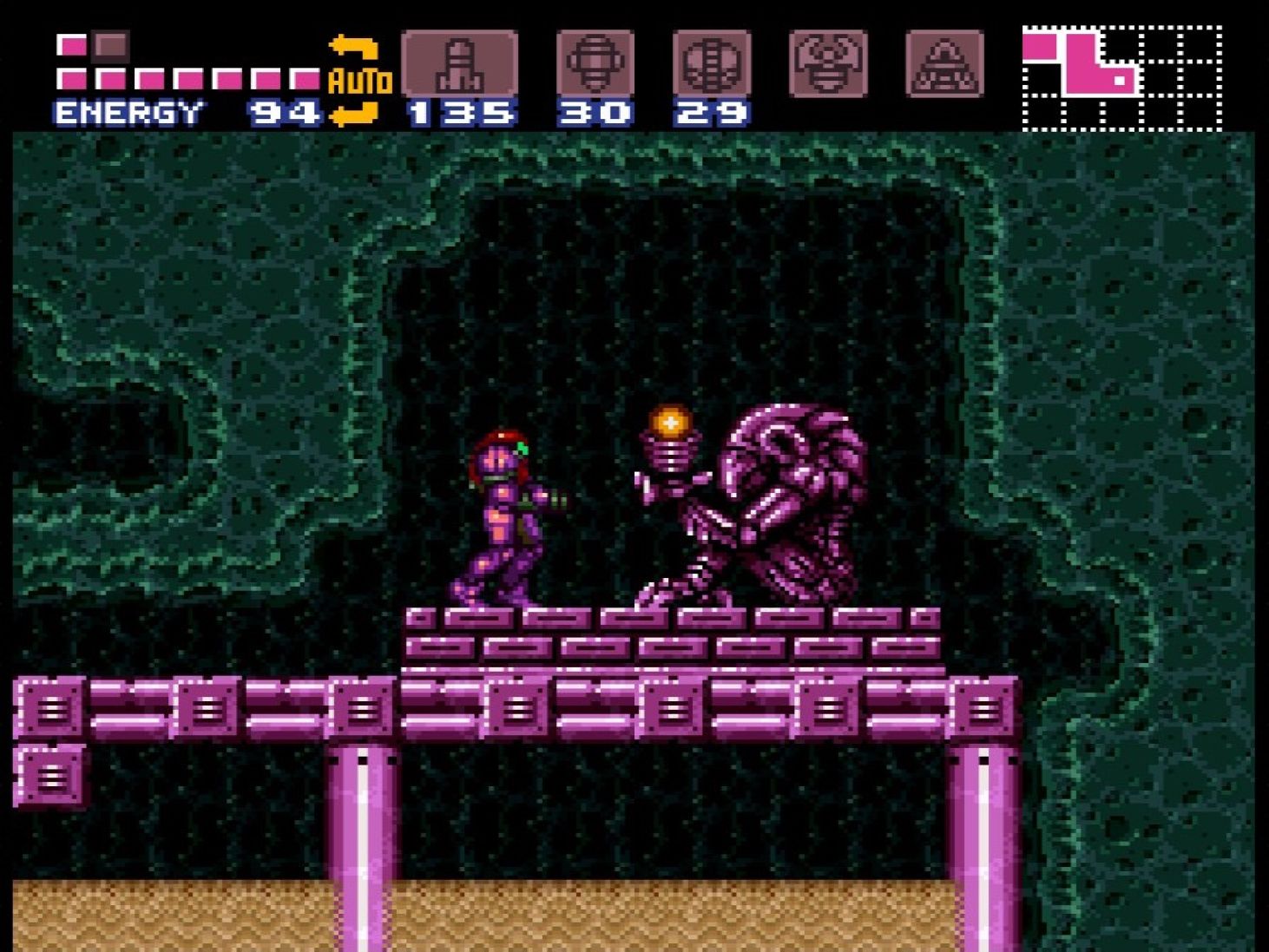
Task: Activate the X-Ray Scope HUD icon
Action: [945, 65]
